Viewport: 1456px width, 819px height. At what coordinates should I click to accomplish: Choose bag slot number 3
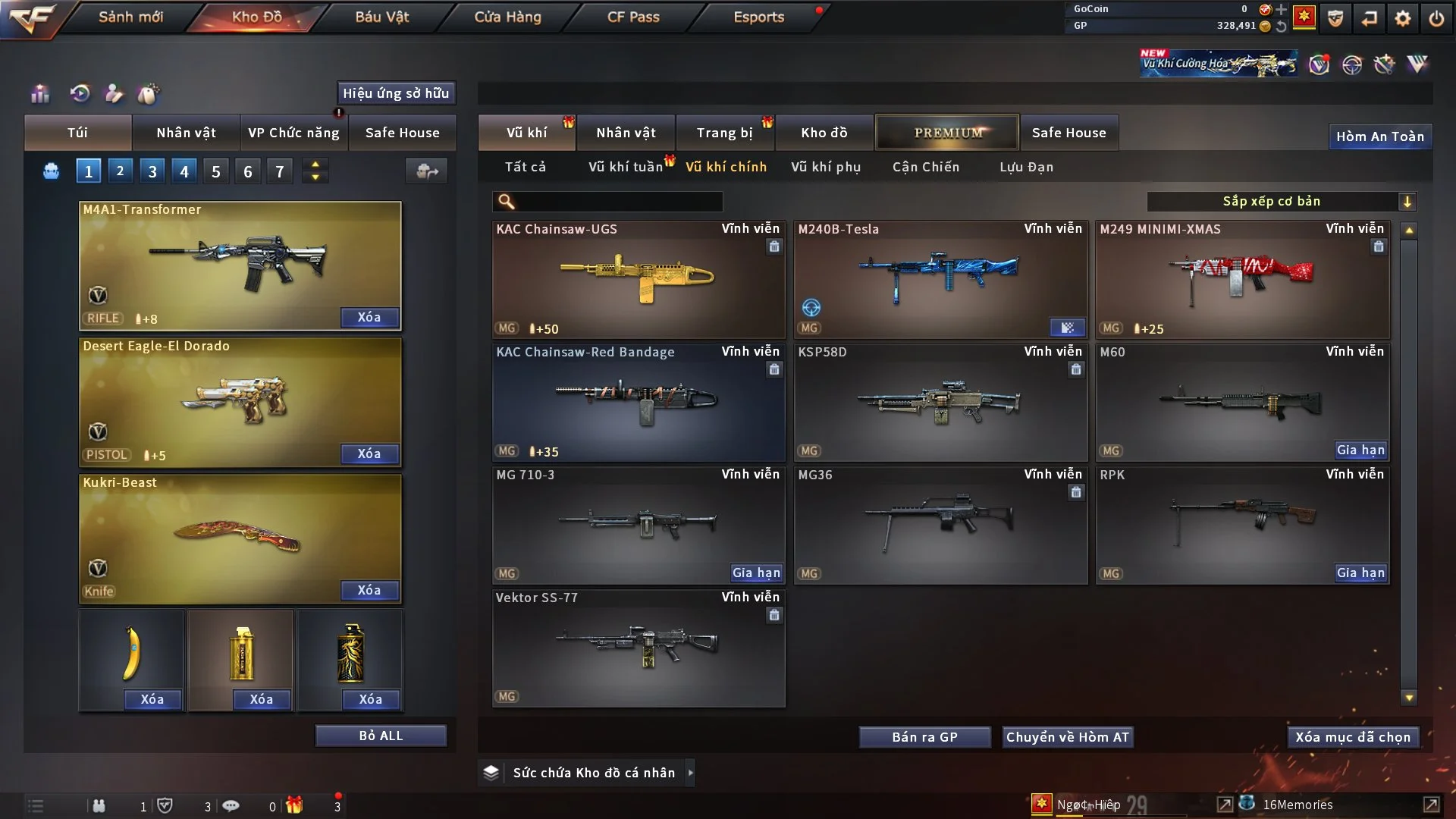coord(152,171)
